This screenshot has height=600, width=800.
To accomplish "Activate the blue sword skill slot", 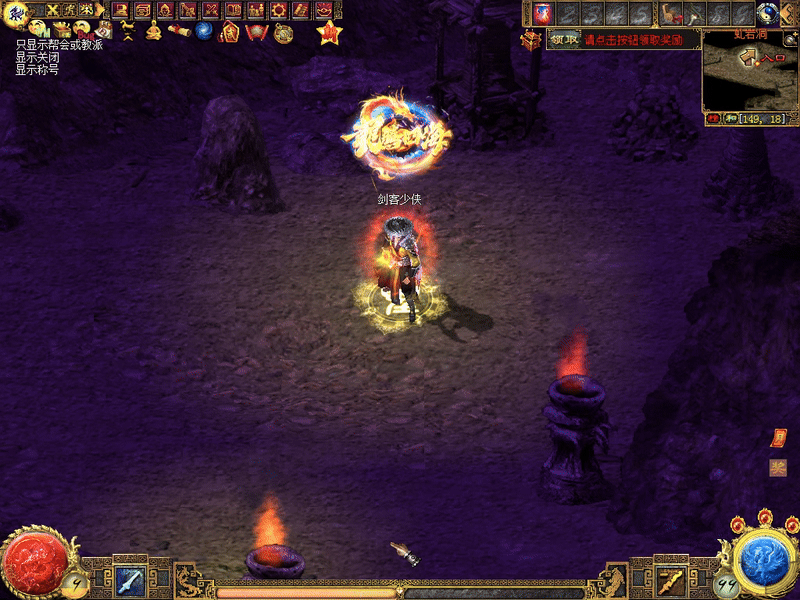I will pyautogui.click(x=129, y=578).
